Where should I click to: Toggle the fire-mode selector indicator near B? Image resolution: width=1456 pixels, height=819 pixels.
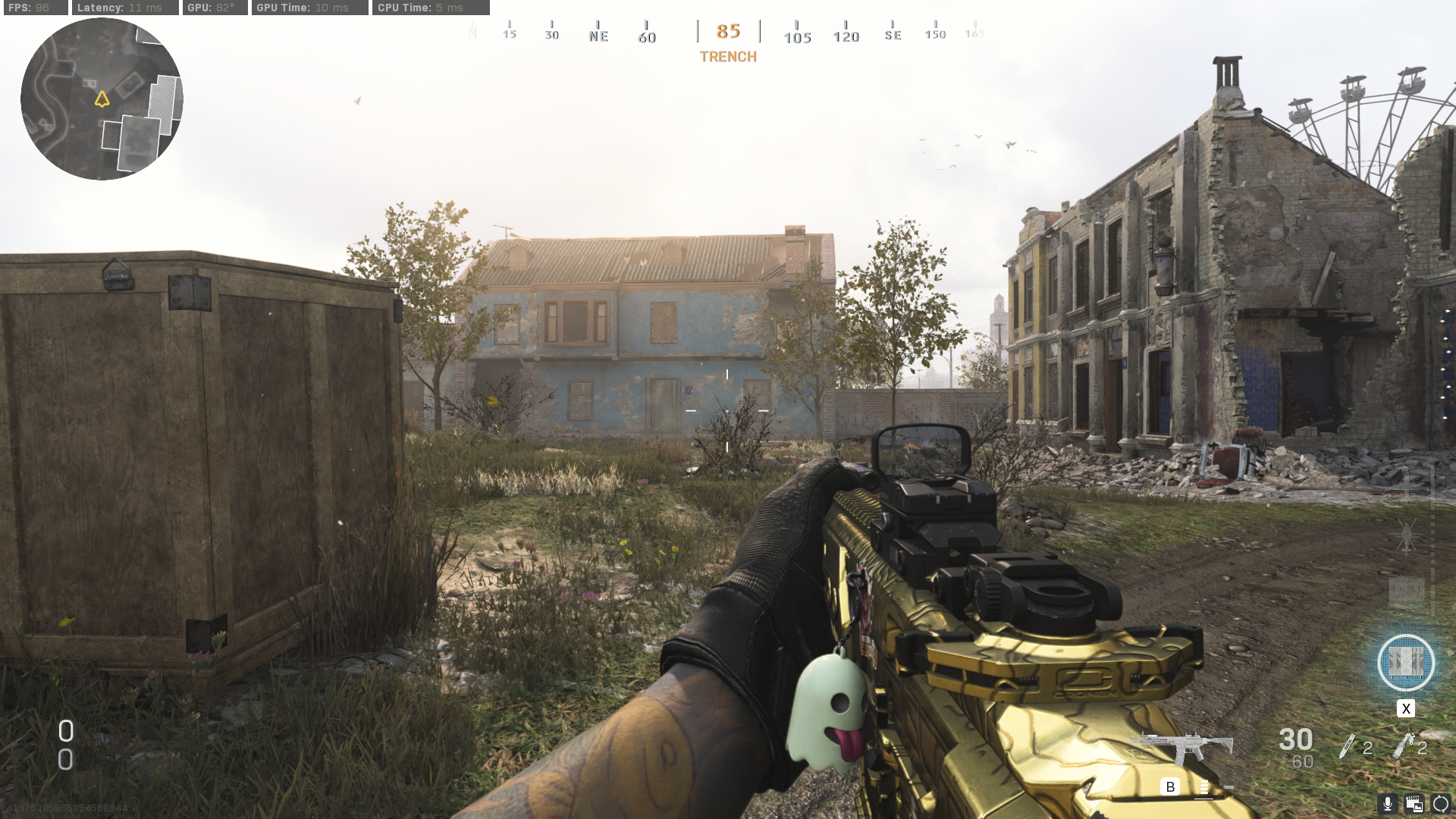[1205, 787]
